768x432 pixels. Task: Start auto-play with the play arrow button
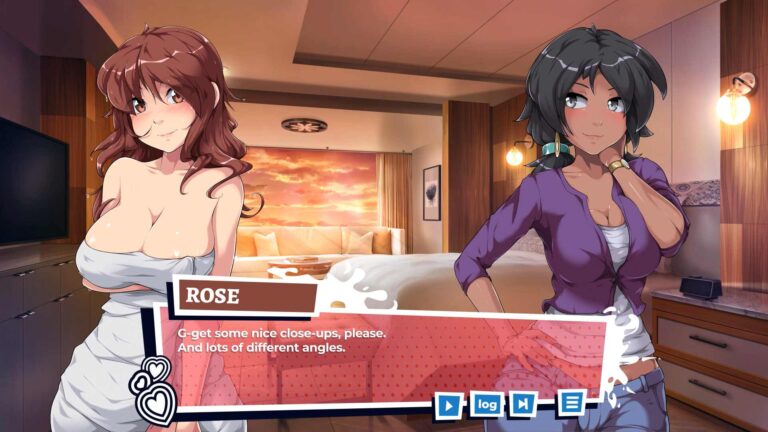(450, 405)
